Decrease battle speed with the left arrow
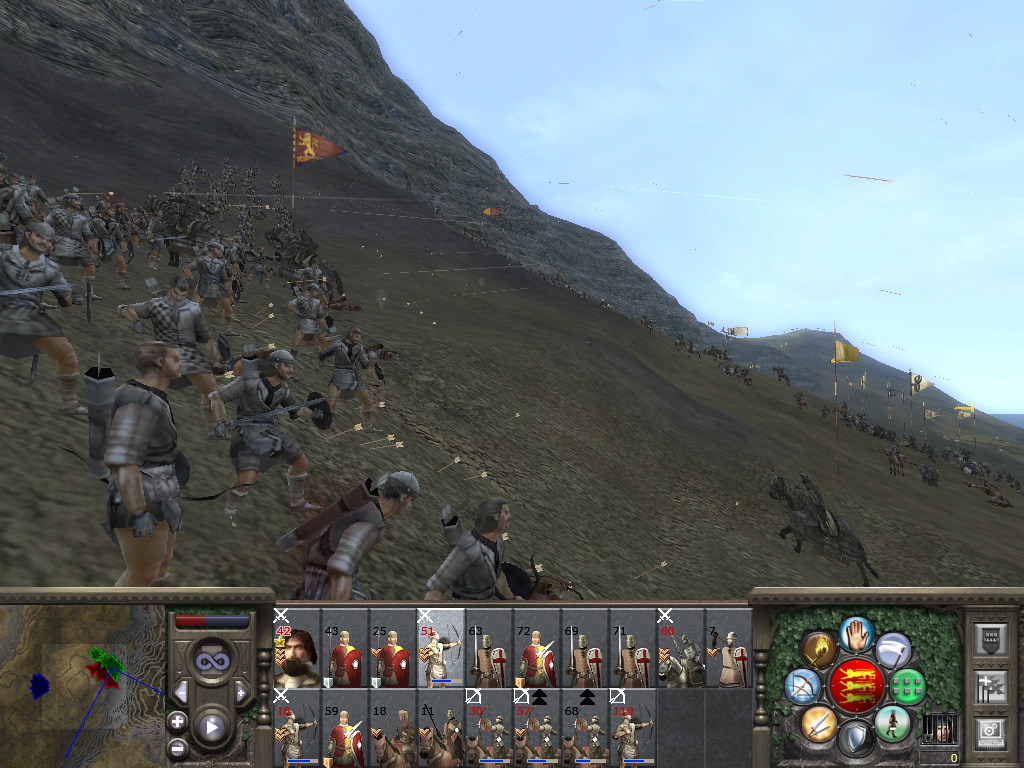The image size is (1024, 768). [x=181, y=692]
